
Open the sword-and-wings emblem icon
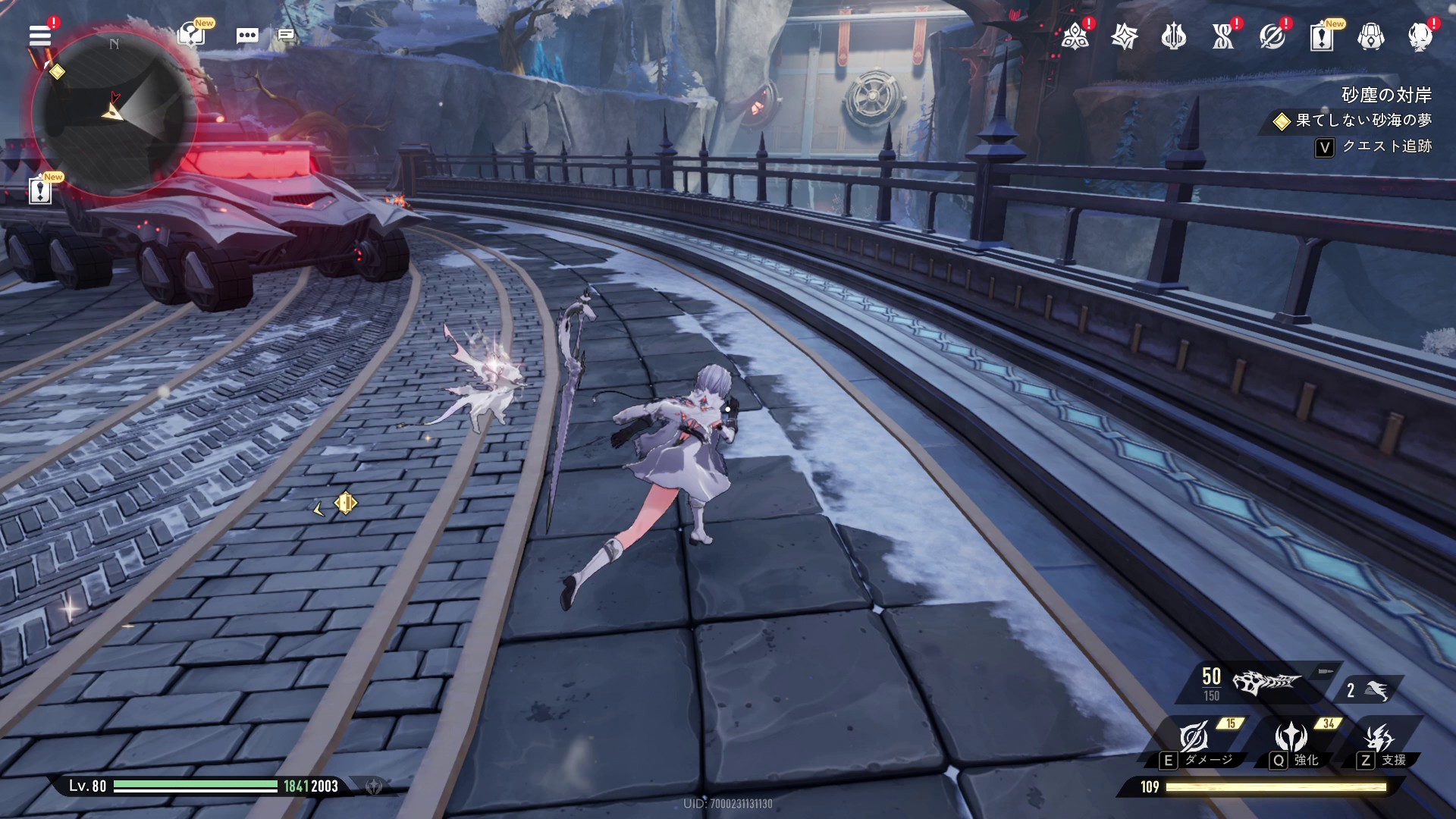(1173, 36)
